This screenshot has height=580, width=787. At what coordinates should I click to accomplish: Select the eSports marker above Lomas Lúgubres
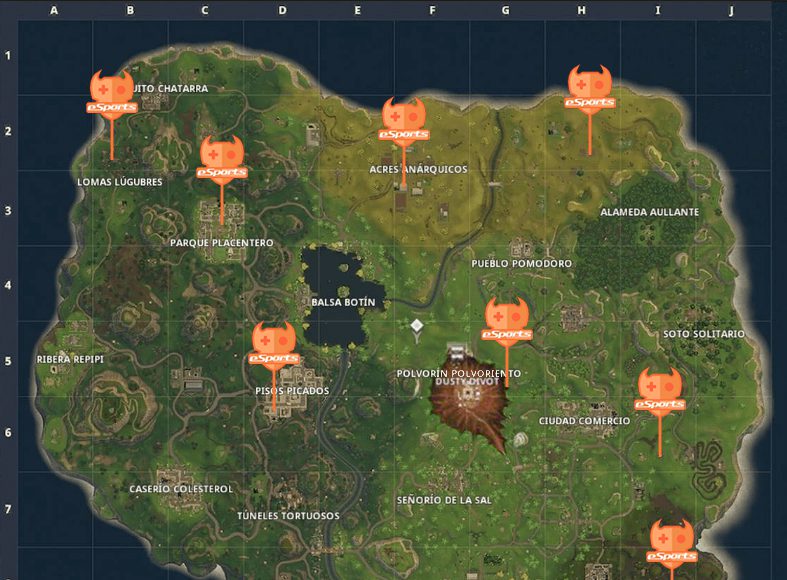pos(111,92)
